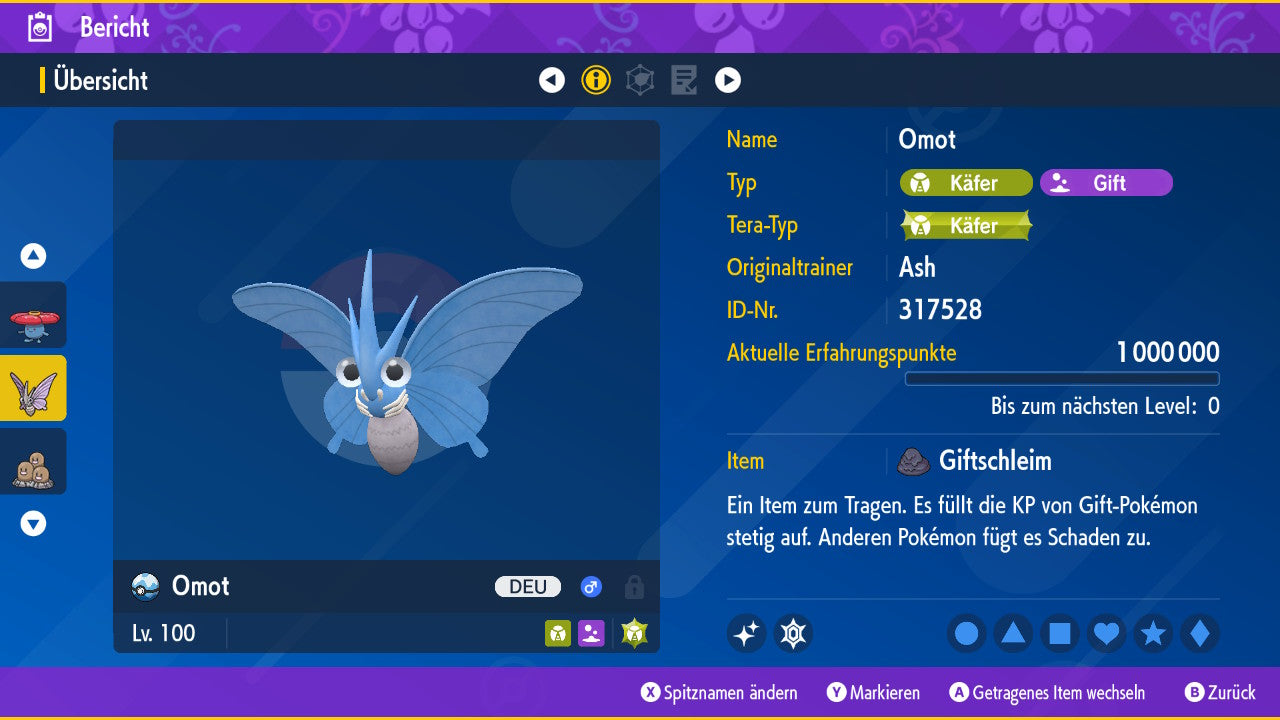Screen dimensions: 1280x720
Task: Switch to the stats hexagon tab
Action: (x=640, y=80)
